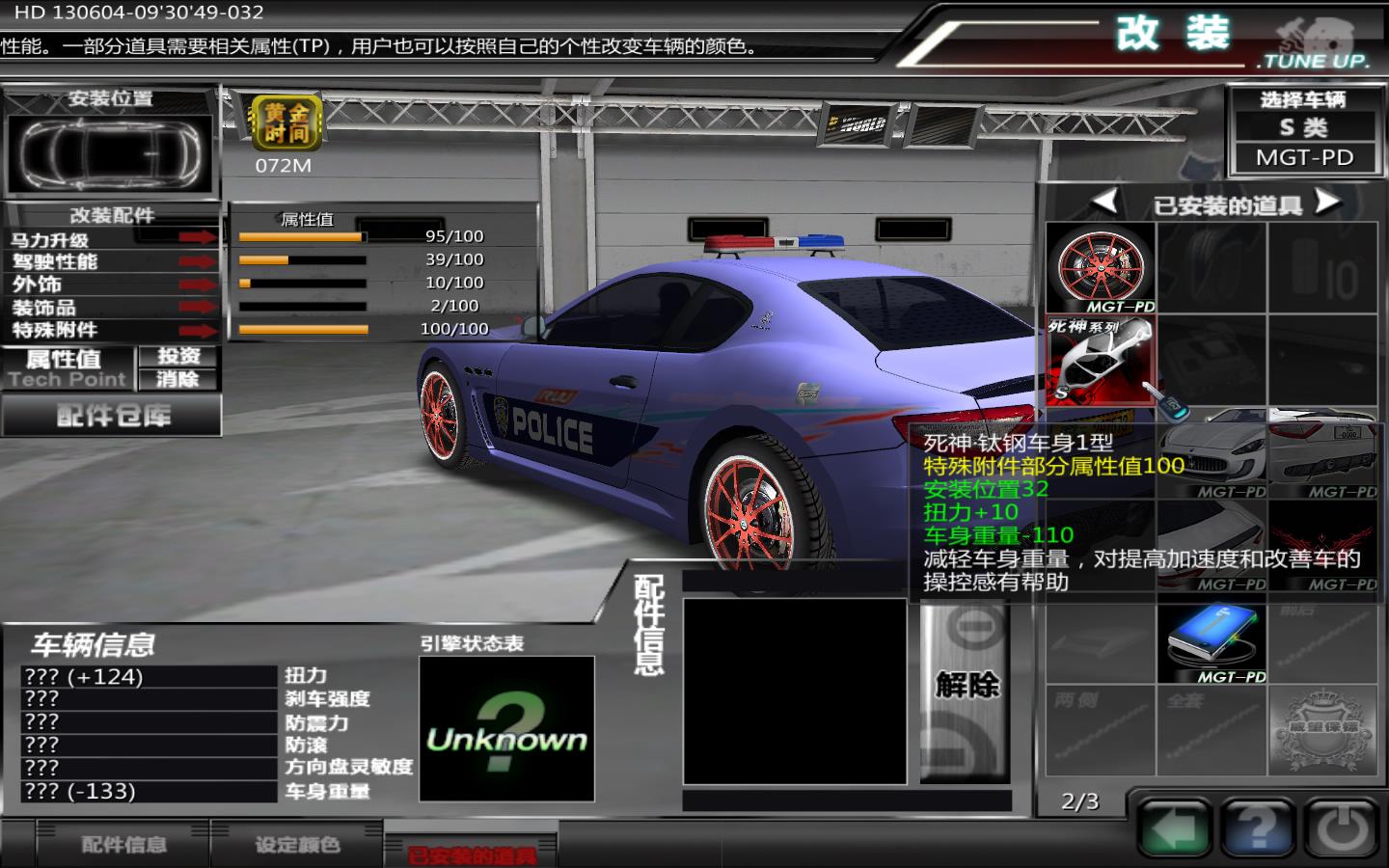Open the 配件仓库 parts warehouse
1389x868 pixels.
tap(112, 417)
